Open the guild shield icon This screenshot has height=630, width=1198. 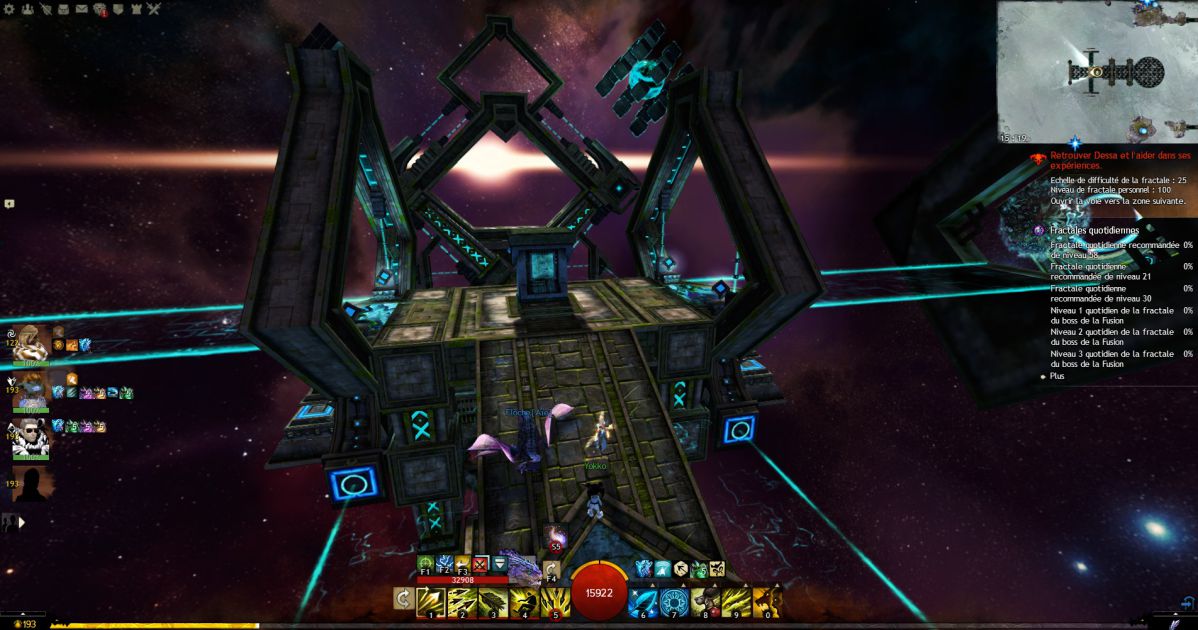[118, 10]
